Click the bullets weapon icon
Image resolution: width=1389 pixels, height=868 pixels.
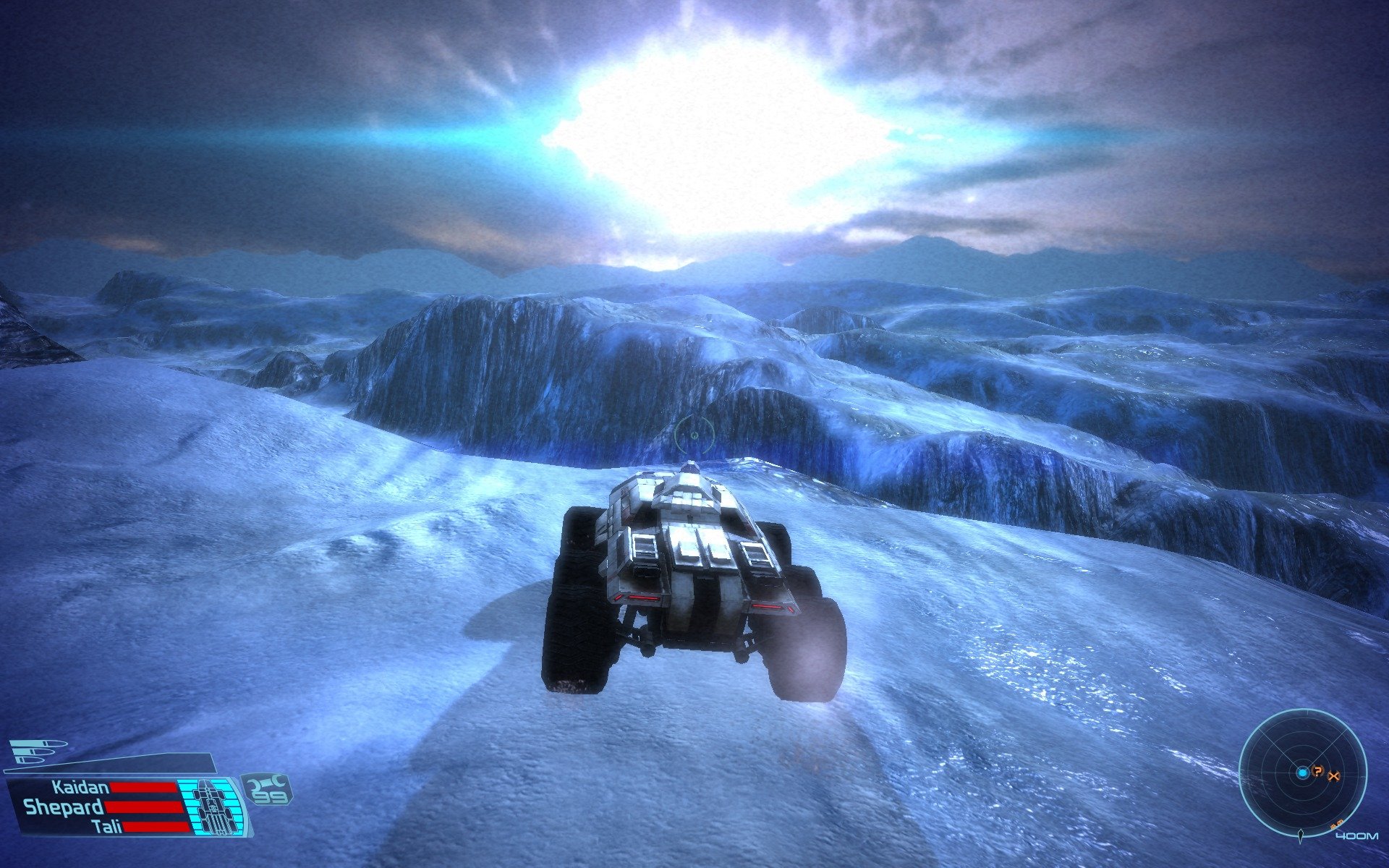pyautogui.click(x=38, y=751)
